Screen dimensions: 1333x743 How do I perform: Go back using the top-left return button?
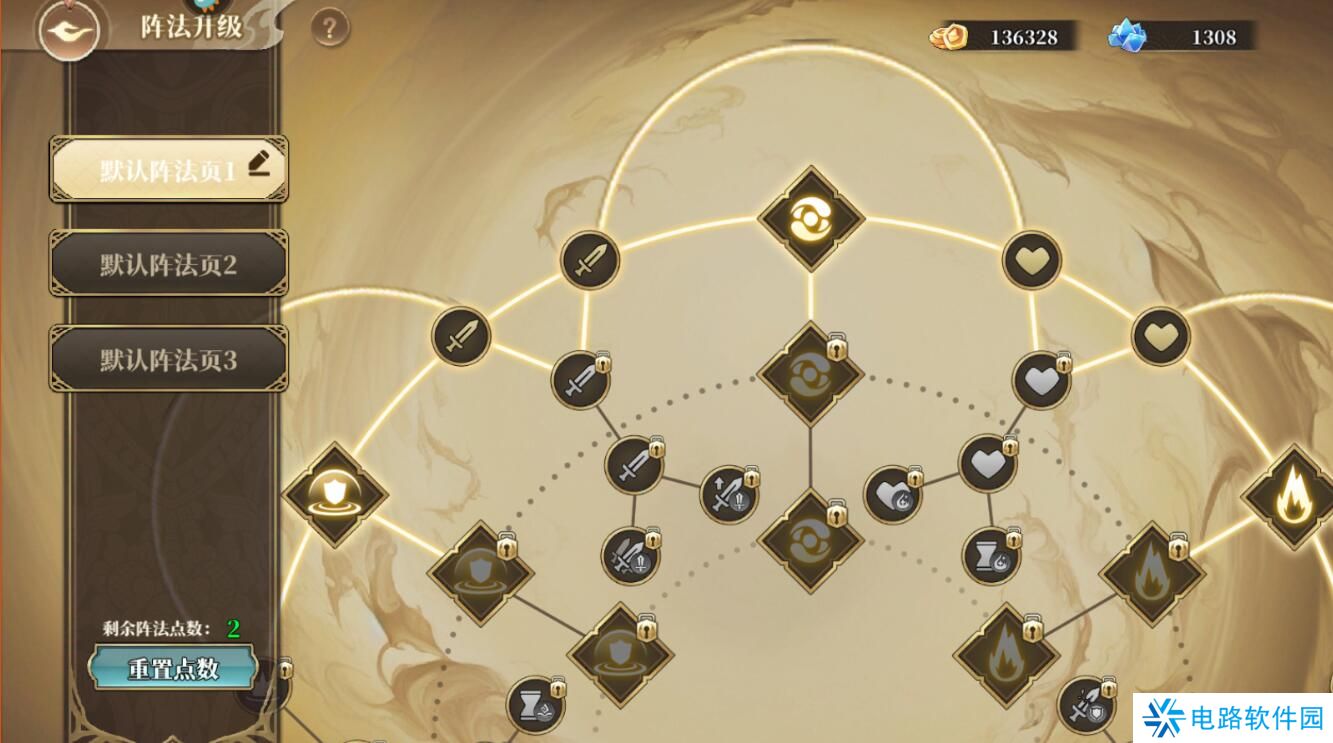67,29
